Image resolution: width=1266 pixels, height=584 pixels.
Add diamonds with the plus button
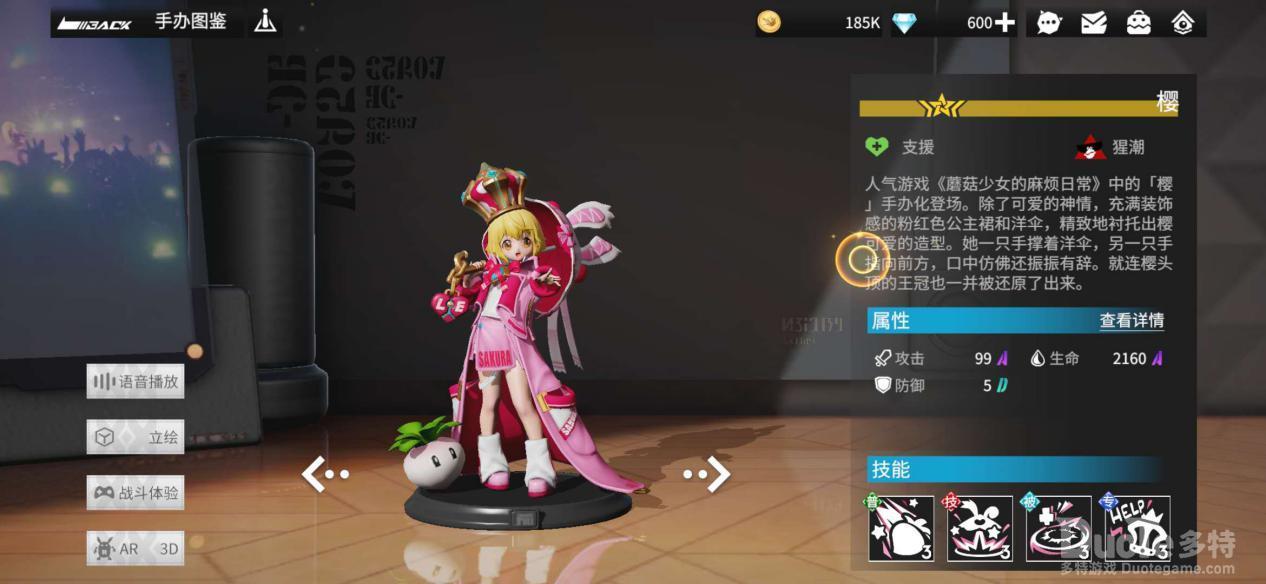pos(1005,23)
